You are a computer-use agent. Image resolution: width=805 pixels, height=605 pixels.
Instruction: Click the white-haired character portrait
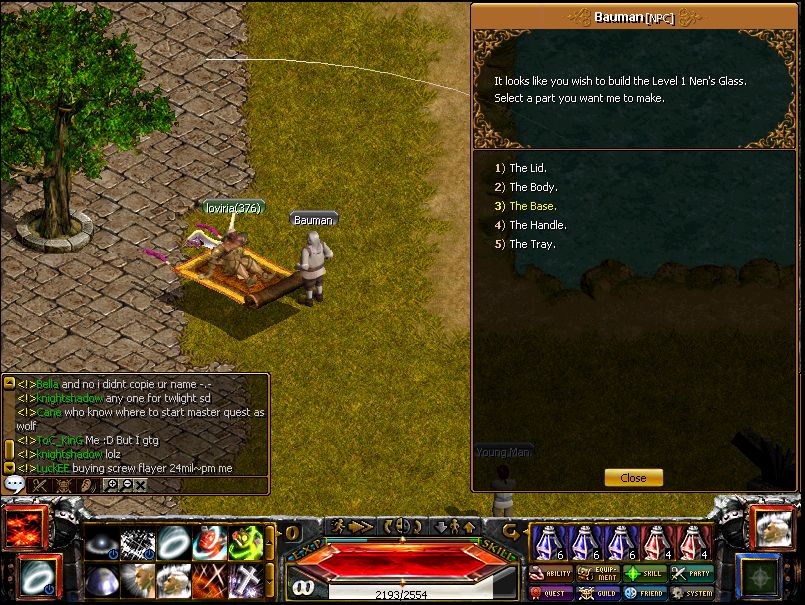coord(772,529)
